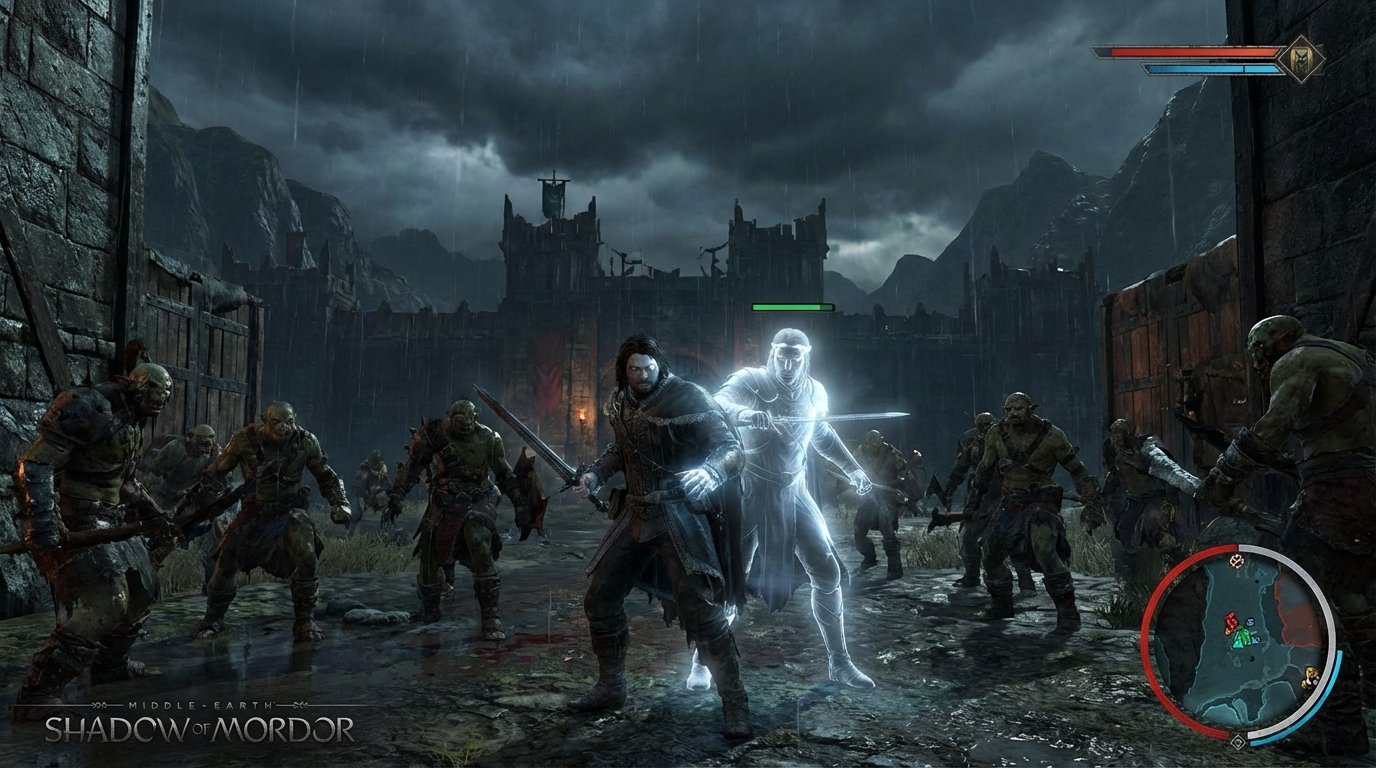
Task: Click the diamond marker at minimap bottom
Action: click(1238, 742)
